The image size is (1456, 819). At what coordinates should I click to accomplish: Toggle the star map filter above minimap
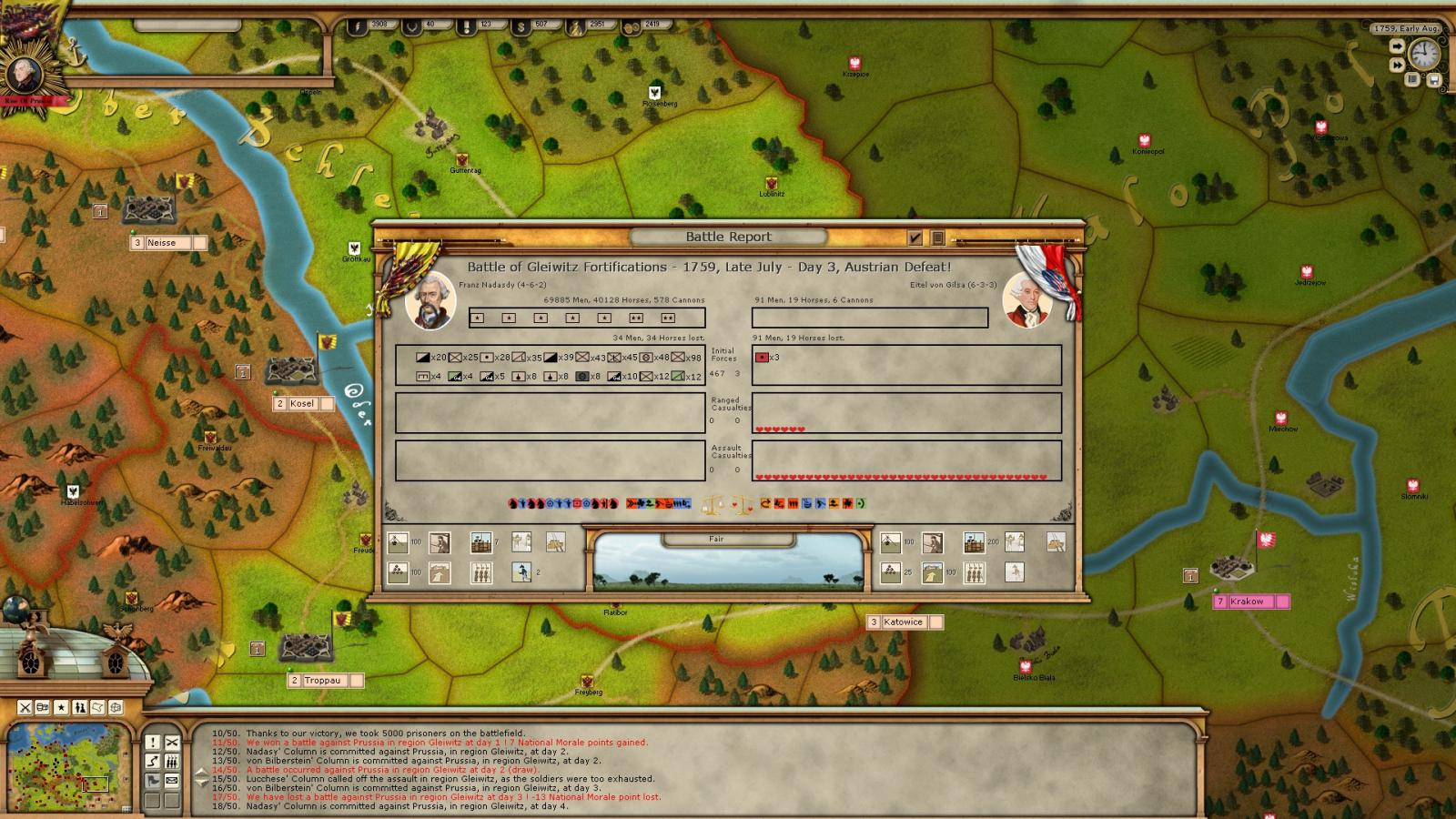61,707
